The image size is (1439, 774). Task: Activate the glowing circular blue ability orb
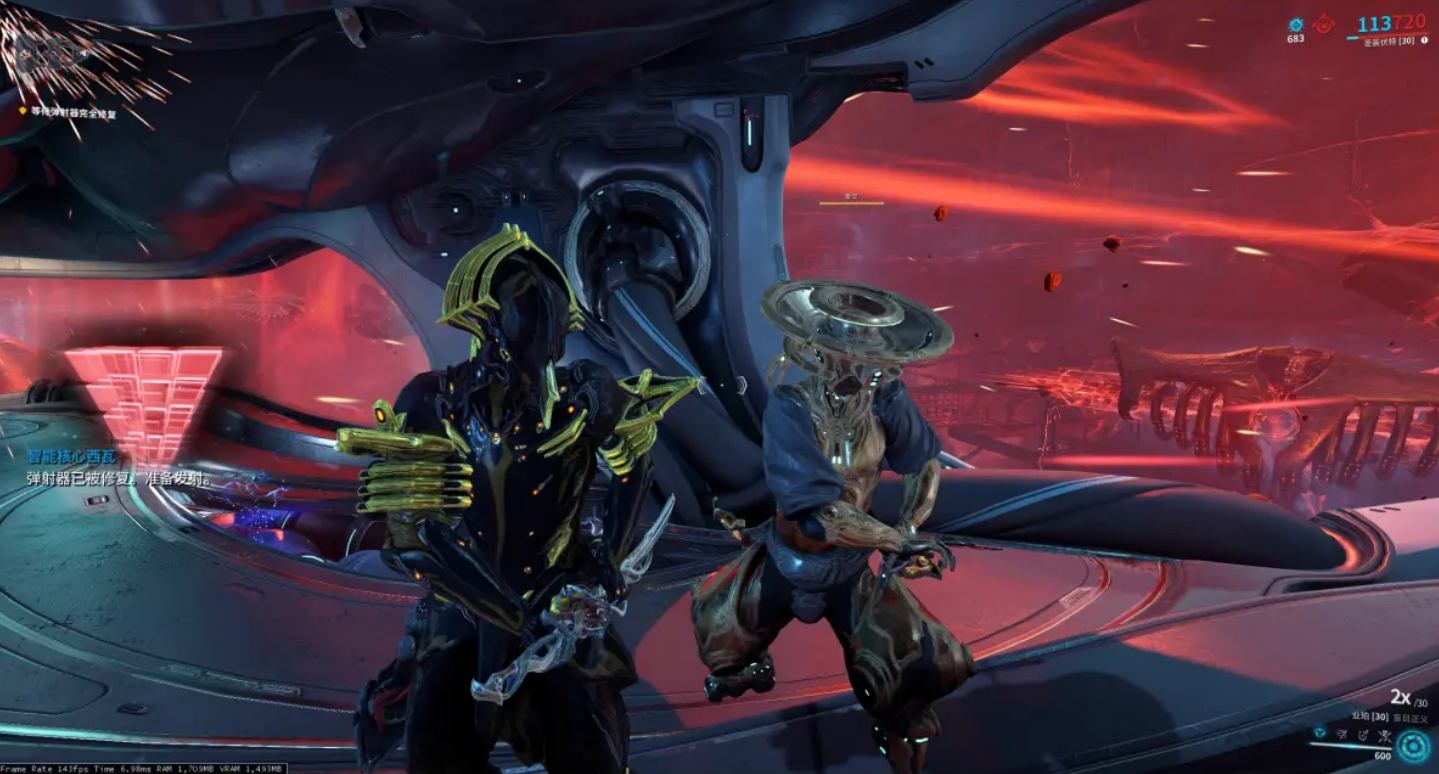(1413, 745)
